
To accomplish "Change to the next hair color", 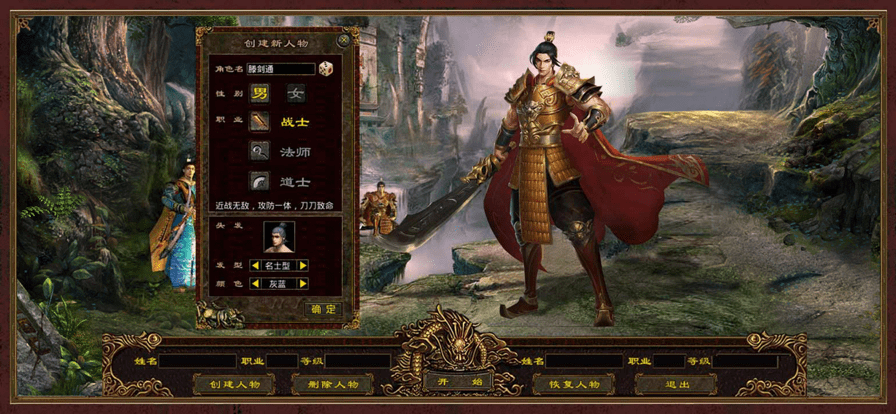I will [302, 284].
